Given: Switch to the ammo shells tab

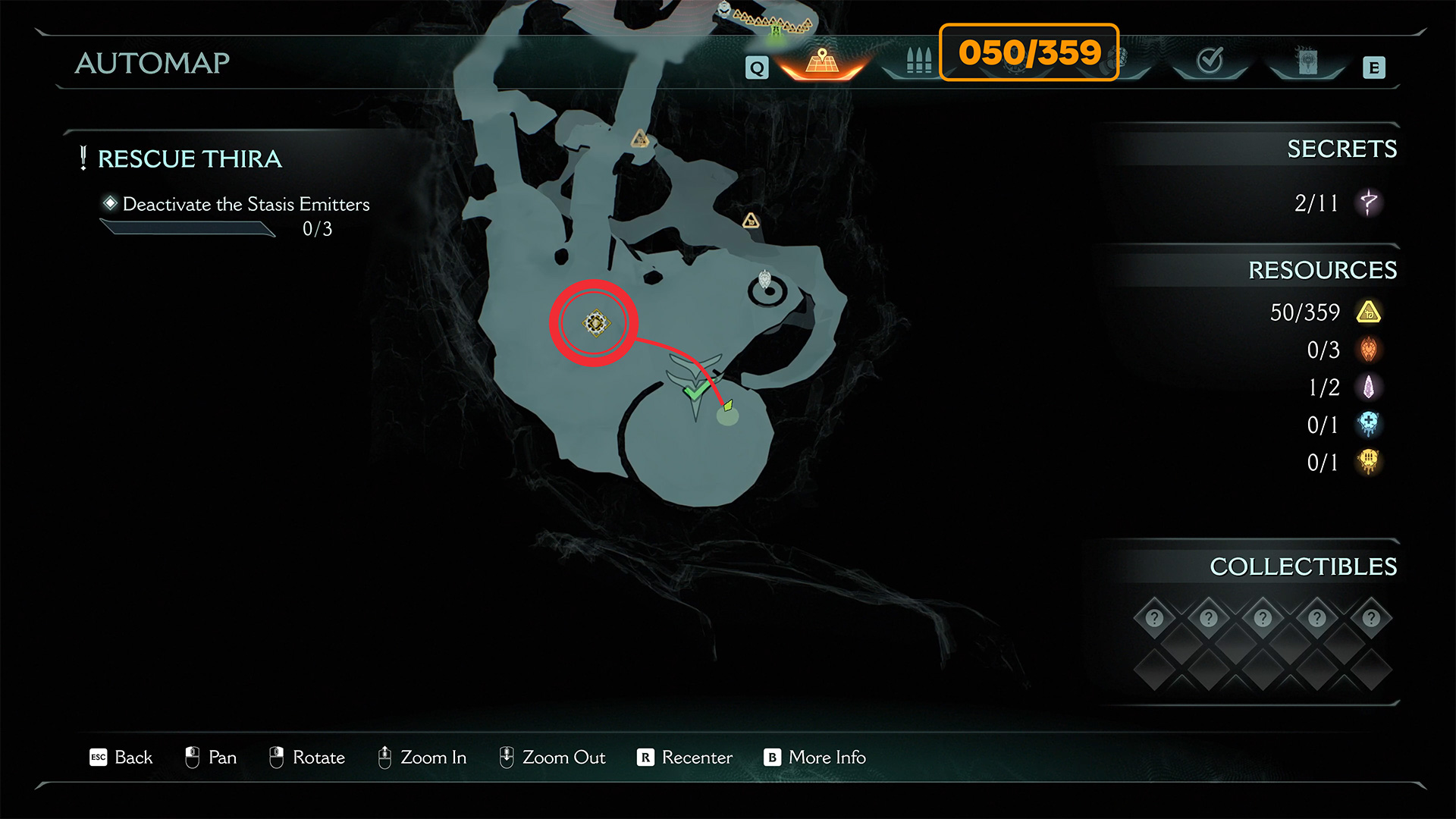Looking at the screenshot, I should pyautogui.click(x=918, y=61).
